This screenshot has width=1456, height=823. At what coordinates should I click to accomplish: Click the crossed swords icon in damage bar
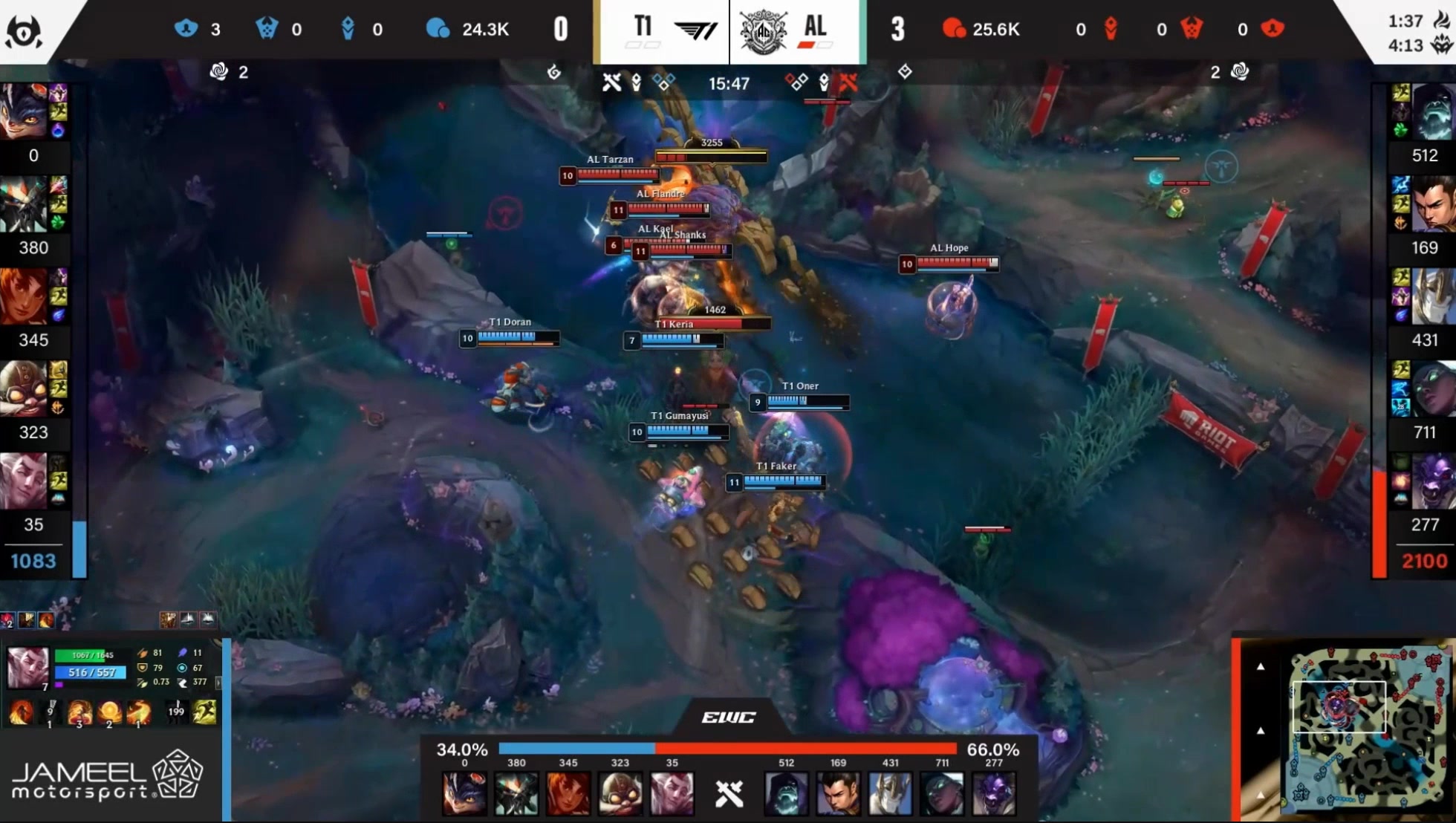[x=729, y=793]
